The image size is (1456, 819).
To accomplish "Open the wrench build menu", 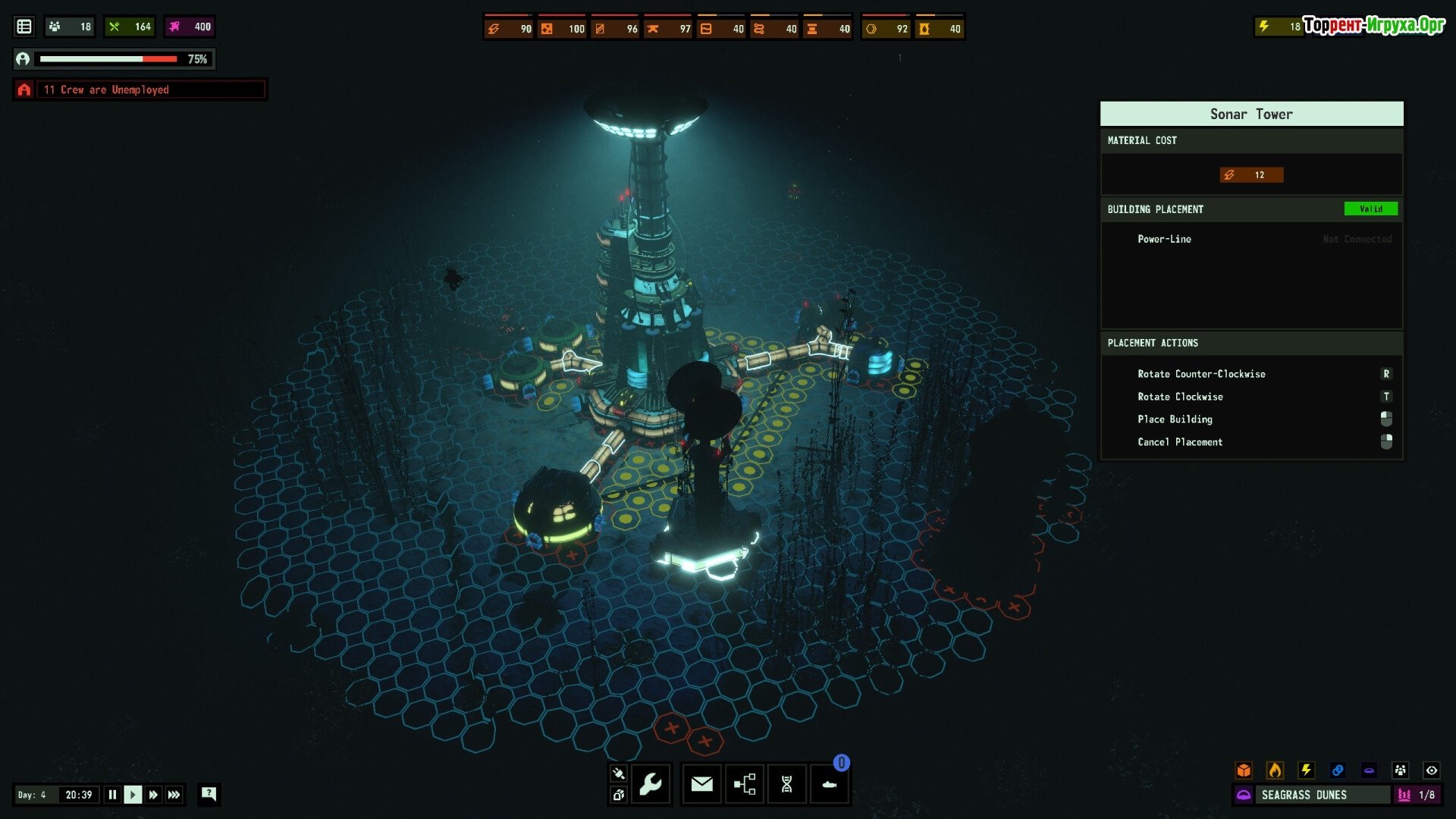I will 651,784.
